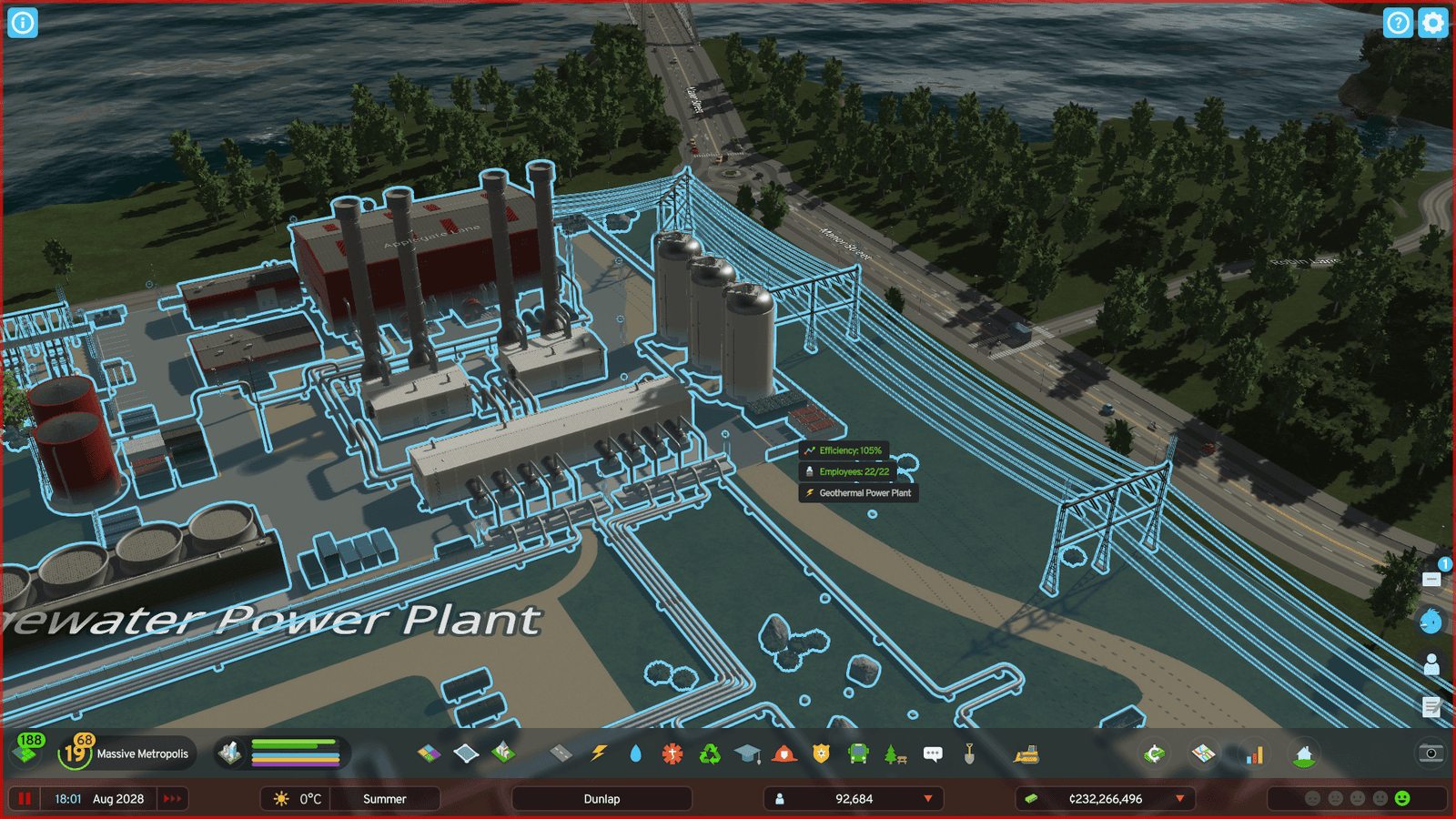The width and height of the screenshot is (1456, 819).
Task: Open the public transport bus menu
Action: (858, 753)
